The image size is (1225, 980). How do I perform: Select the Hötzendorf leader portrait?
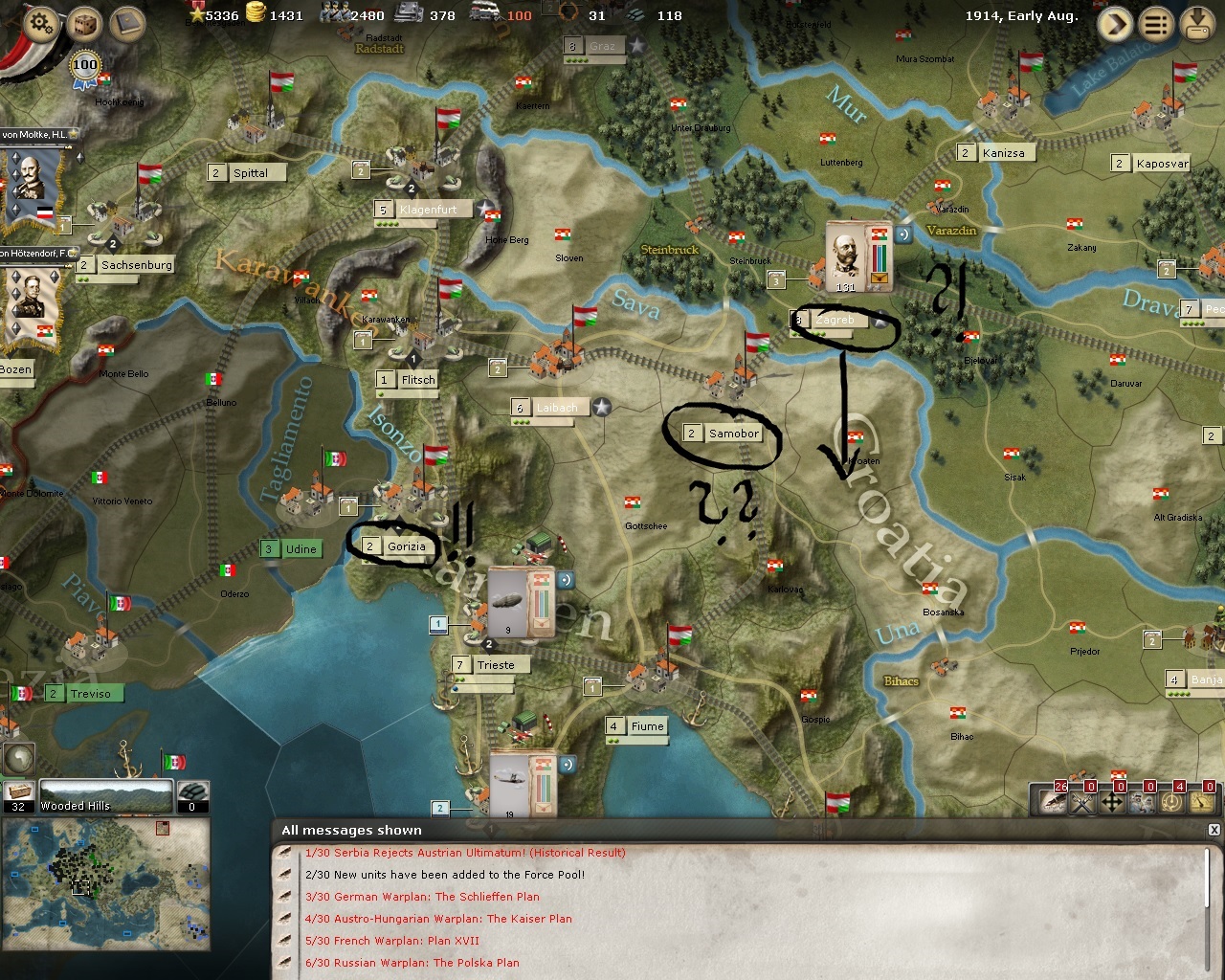[29, 299]
